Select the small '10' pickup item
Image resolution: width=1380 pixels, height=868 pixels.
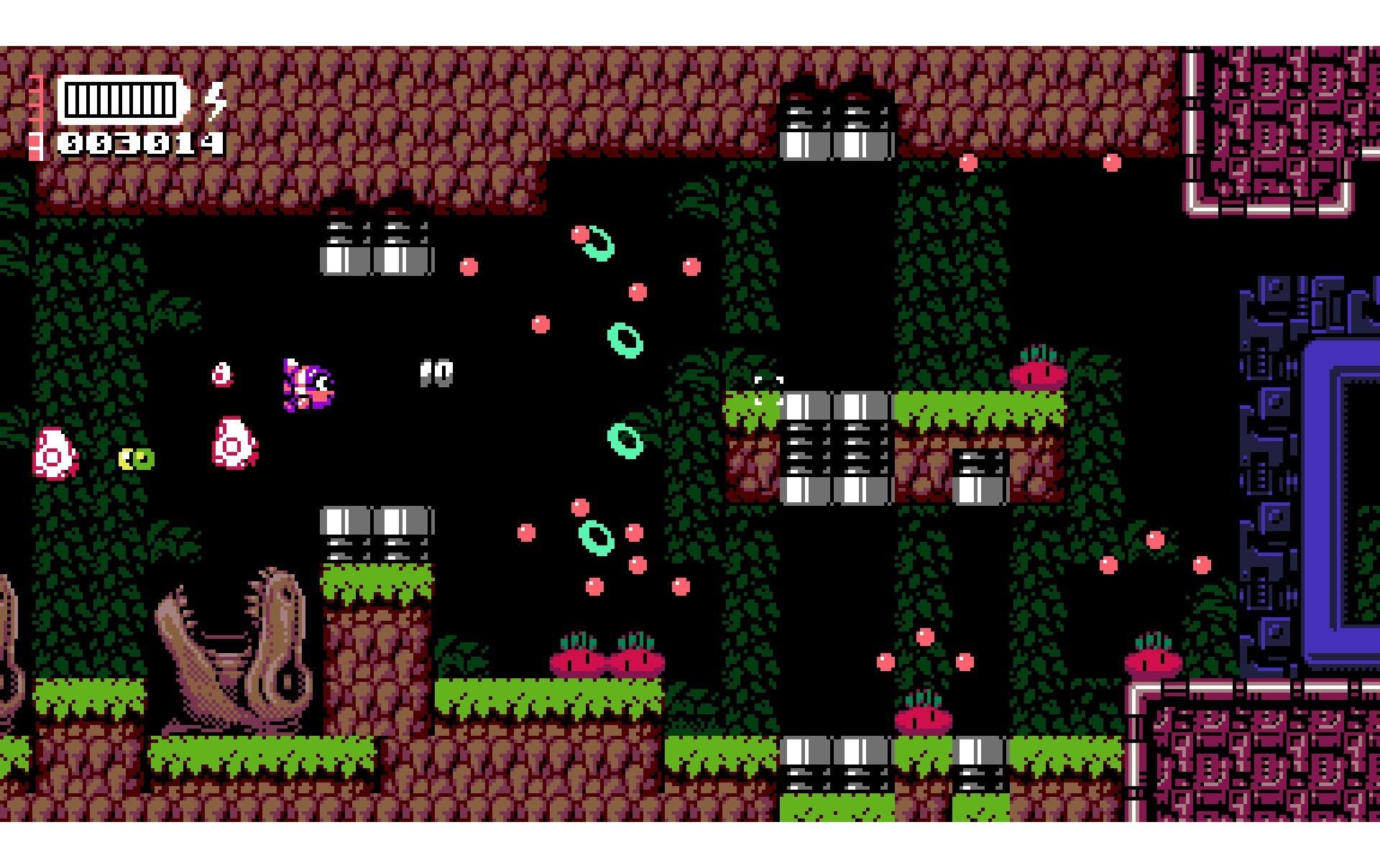pyautogui.click(x=435, y=374)
